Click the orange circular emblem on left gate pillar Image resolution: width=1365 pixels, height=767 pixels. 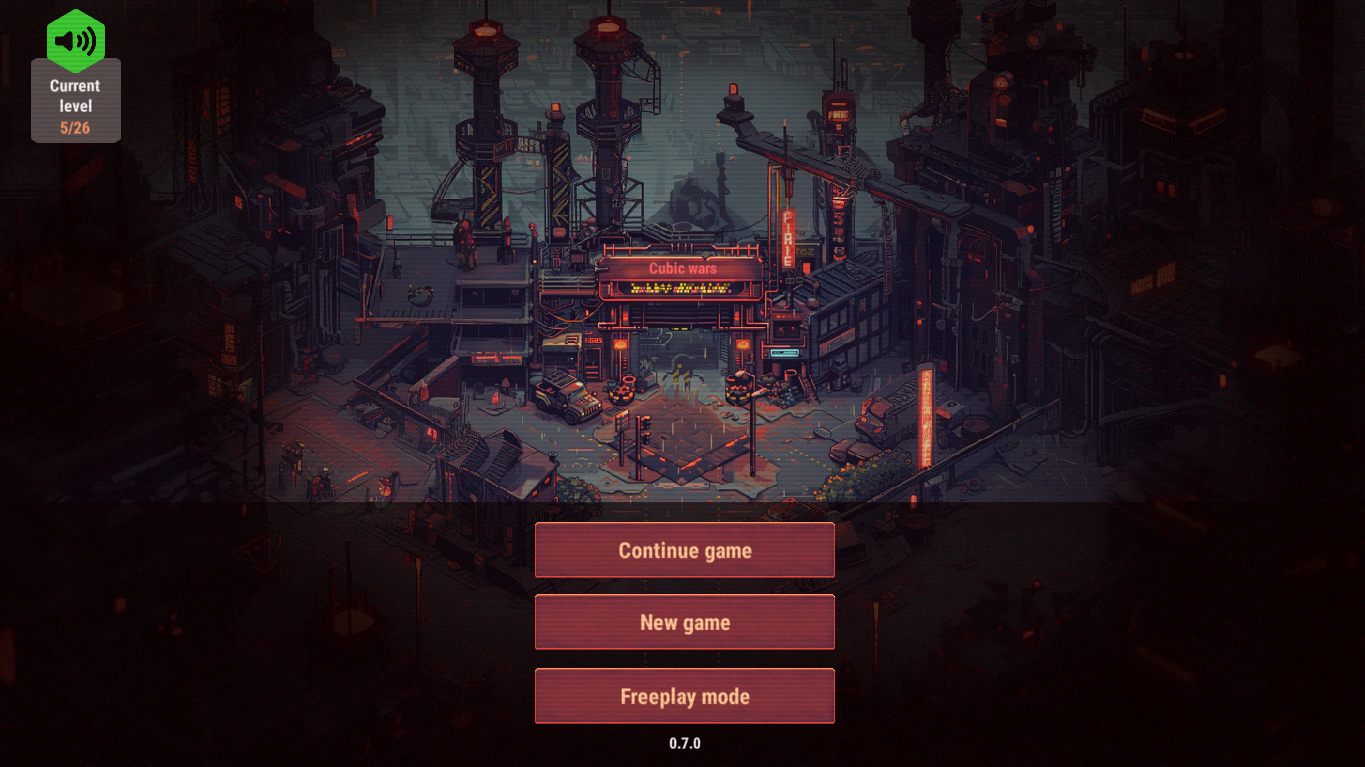pos(620,344)
